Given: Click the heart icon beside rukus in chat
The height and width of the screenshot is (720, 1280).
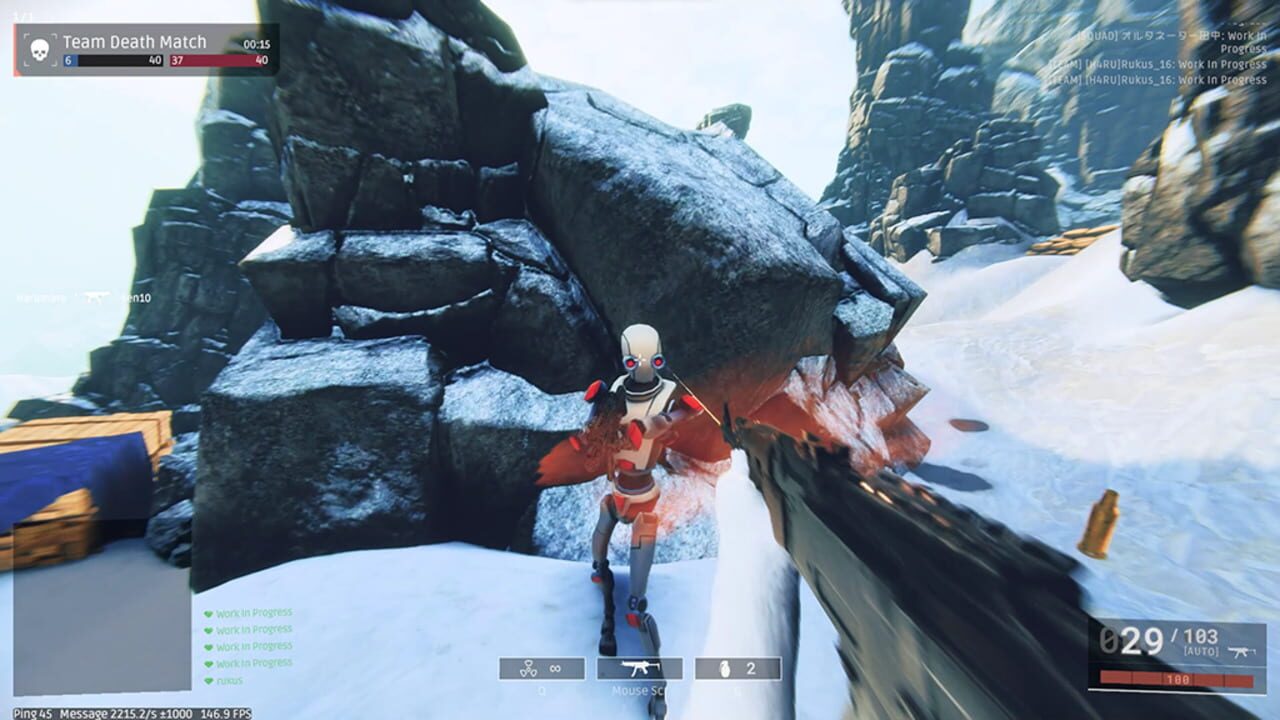Looking at the screenshot, I should 207,681.
